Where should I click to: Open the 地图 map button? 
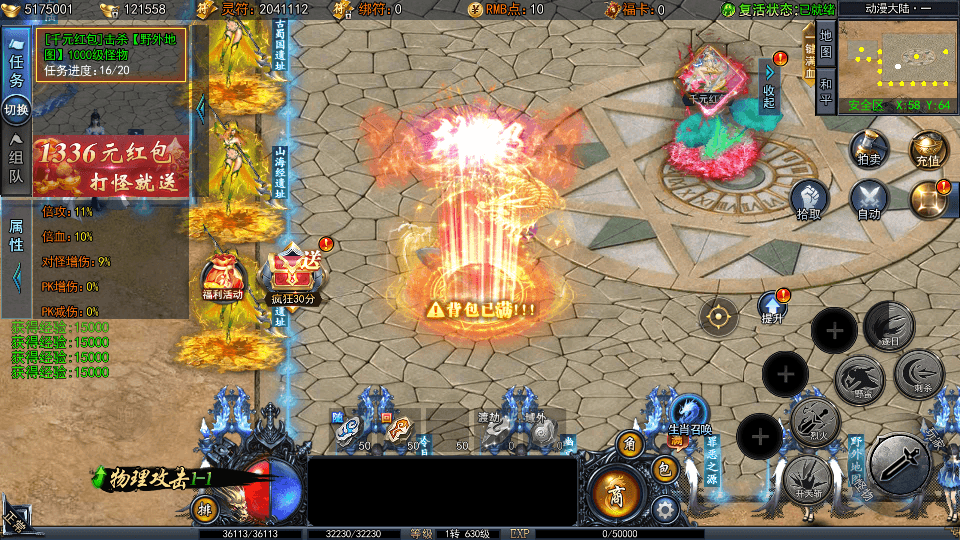(x=825, y=47)
